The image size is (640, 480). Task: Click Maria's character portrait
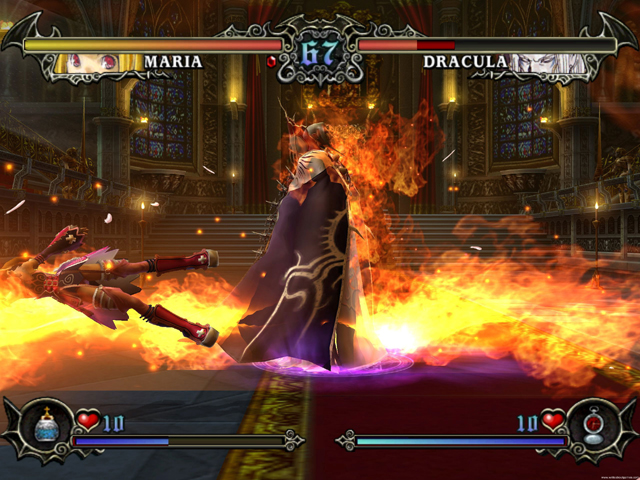click(98, 63)
